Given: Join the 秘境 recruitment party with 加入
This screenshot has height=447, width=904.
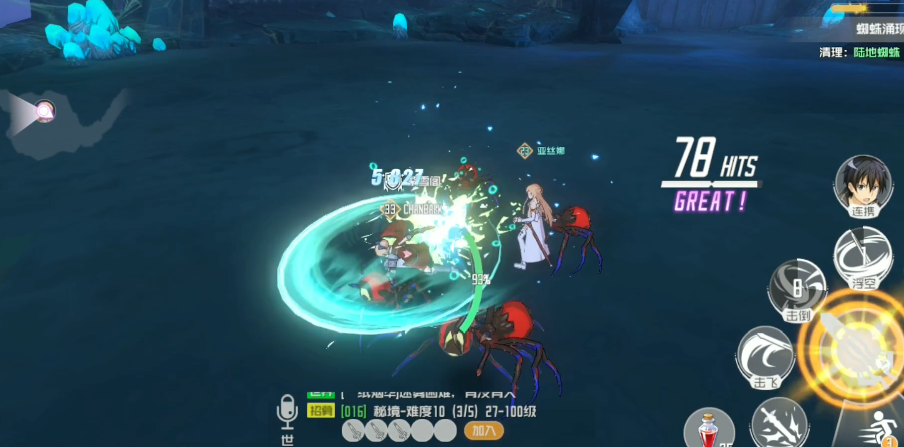Looking at the screenshot, I should click(x=484, y=430).
